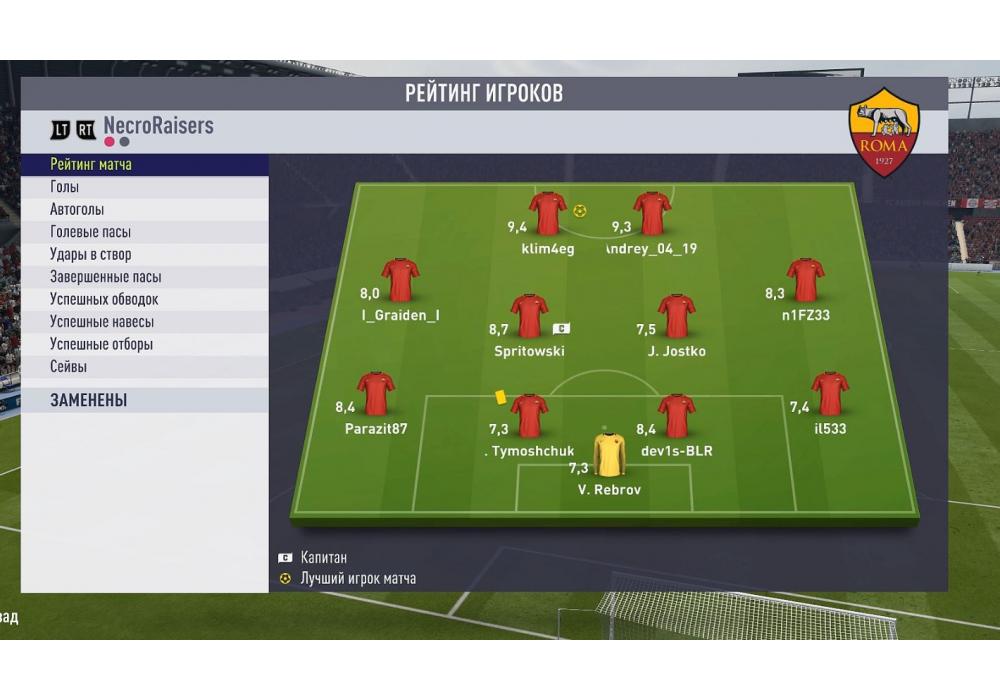Click winger n1FZ33's shirt
Image resolution: width=1000 pixels, height=700 pixels.
click(x=805, y=280)
